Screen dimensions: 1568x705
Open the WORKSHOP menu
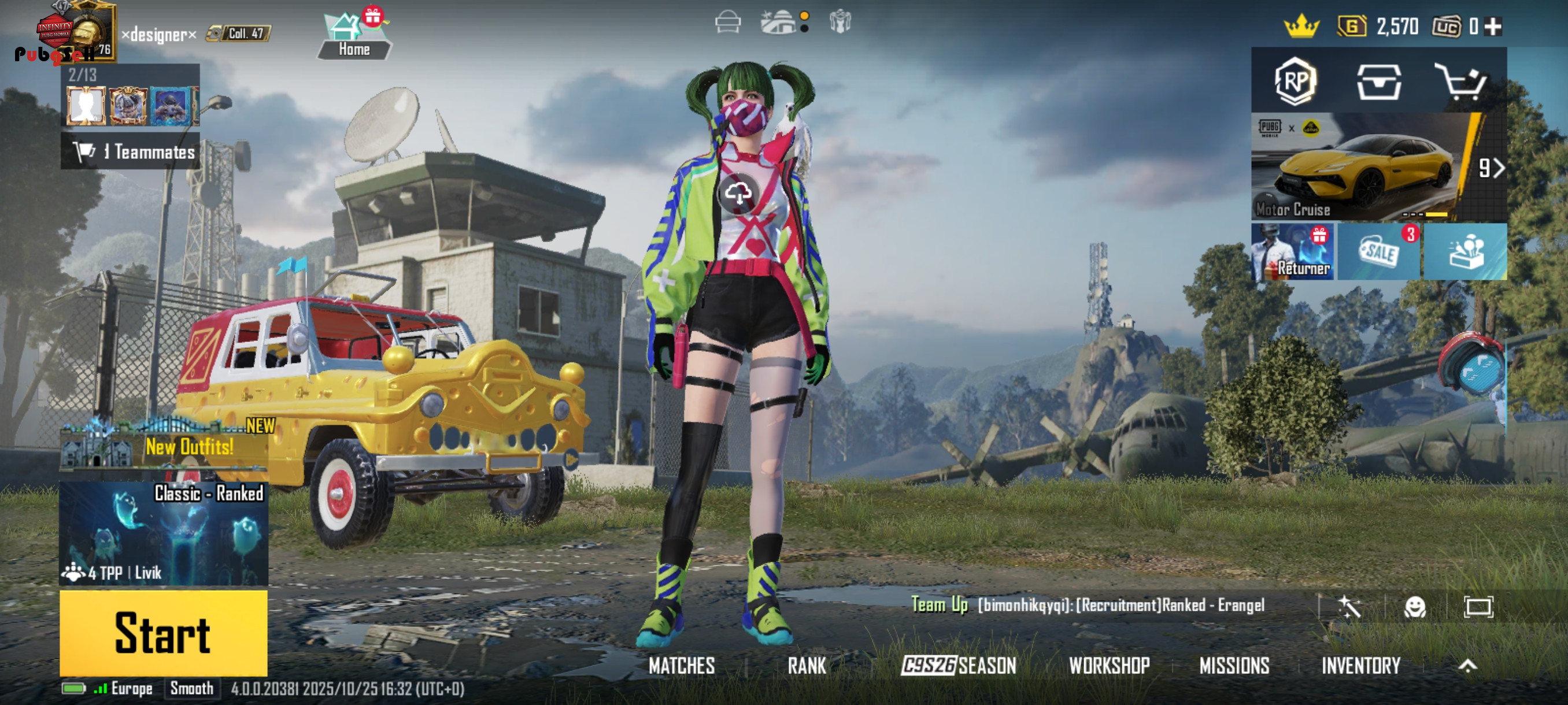click(x=1109, y=666)
